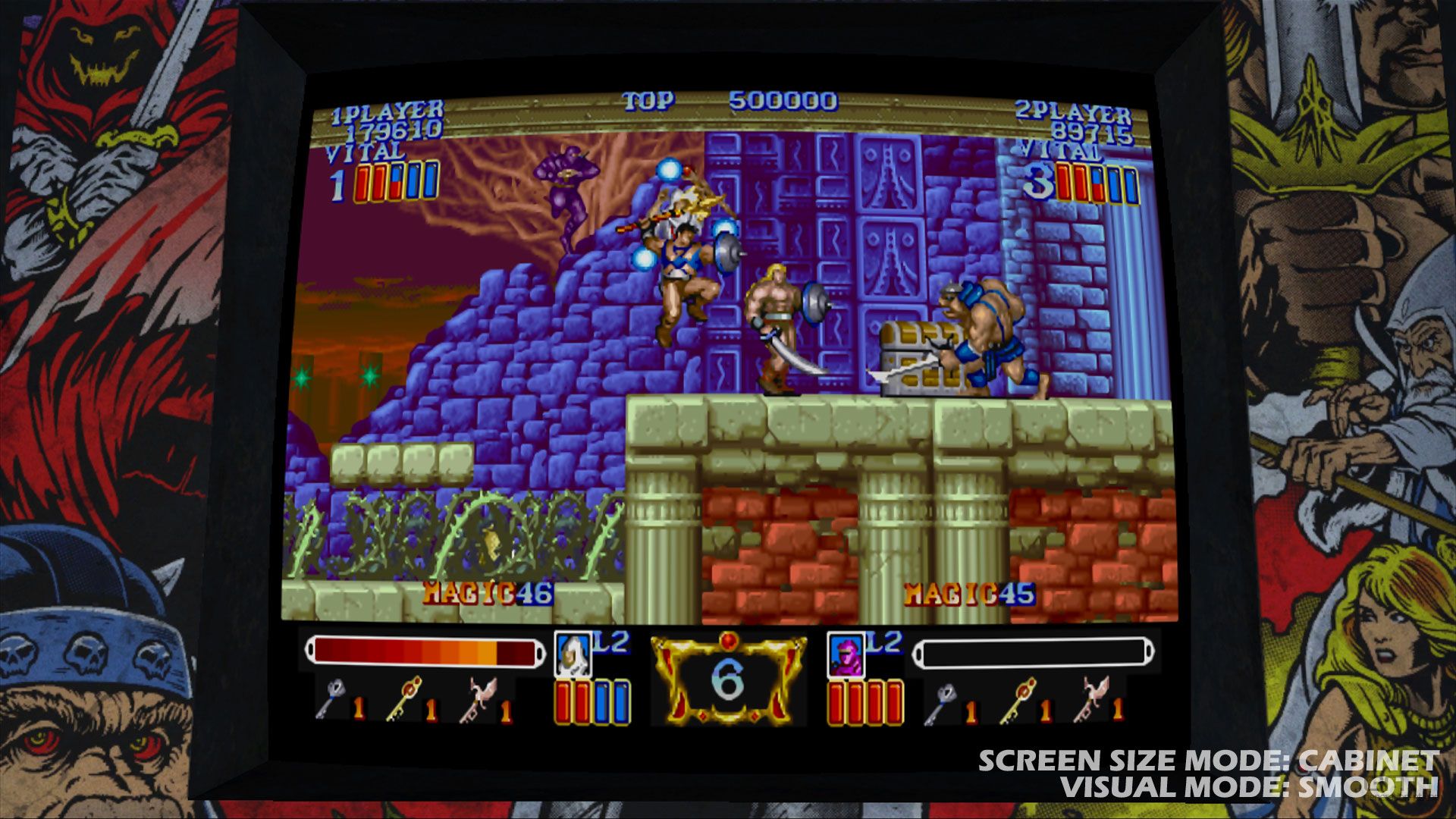Click the treasure chest the ogre carries
Viewport: 1456px width, 819px height.
click(918, 356)
